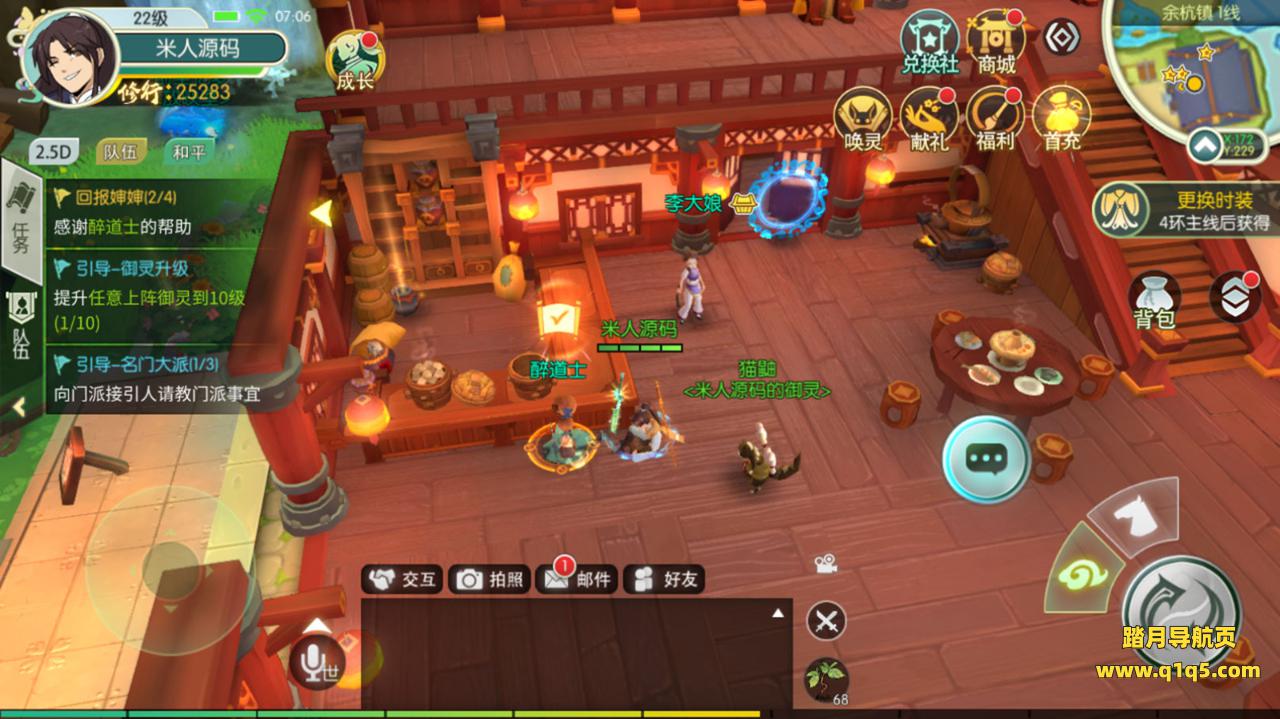This screenshot has height=719, width=1280.
Task: Open the 背包 bag inventory
Action: [x=1155, y=300]
